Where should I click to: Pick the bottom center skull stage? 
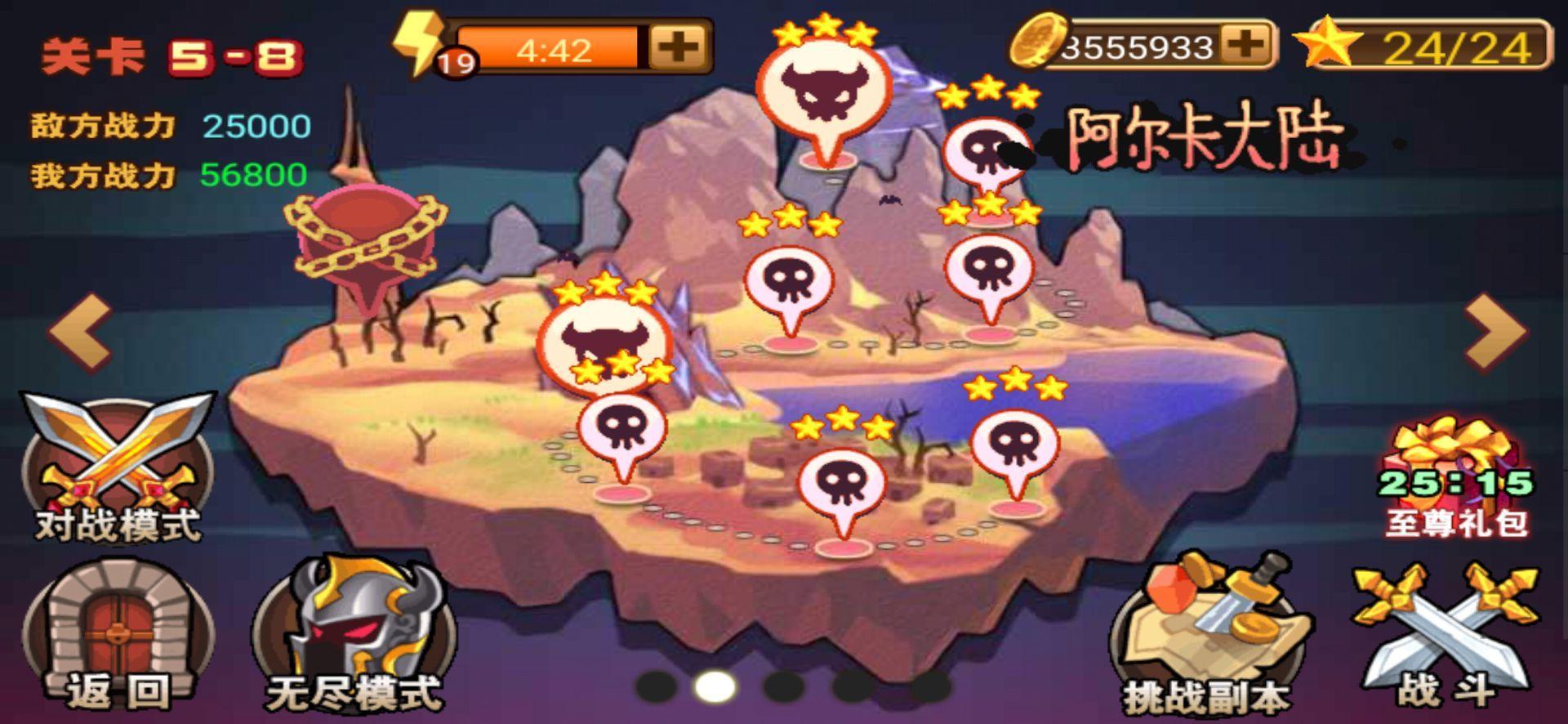tap(841, 482)
